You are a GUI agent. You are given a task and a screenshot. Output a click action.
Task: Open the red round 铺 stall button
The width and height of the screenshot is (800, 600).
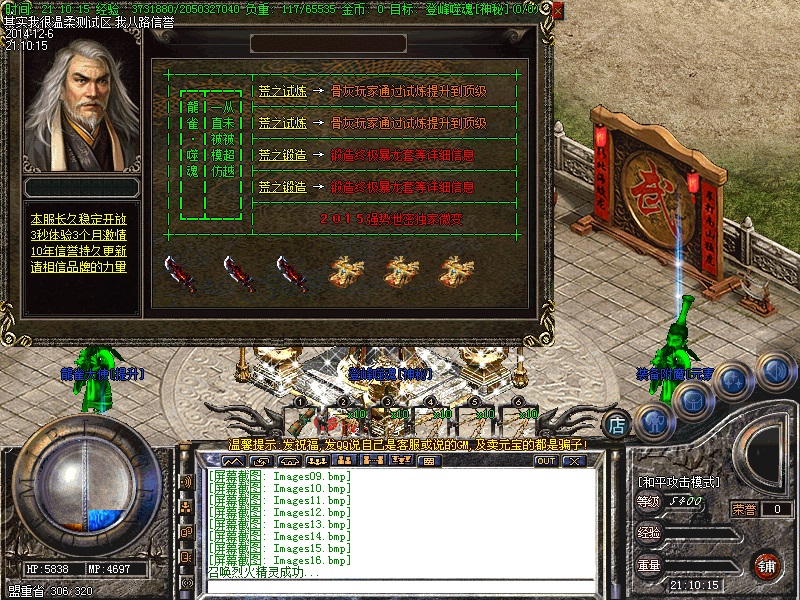tap(766, 566)
